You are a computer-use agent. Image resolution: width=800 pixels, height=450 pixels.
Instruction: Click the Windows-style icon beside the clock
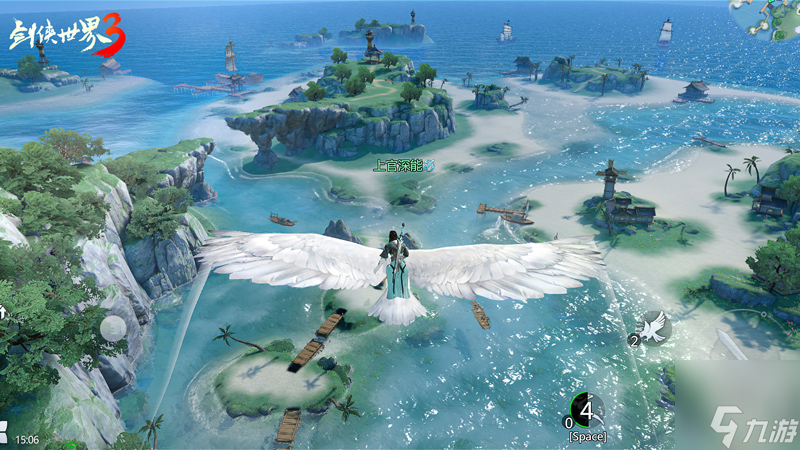click(4, 437)
